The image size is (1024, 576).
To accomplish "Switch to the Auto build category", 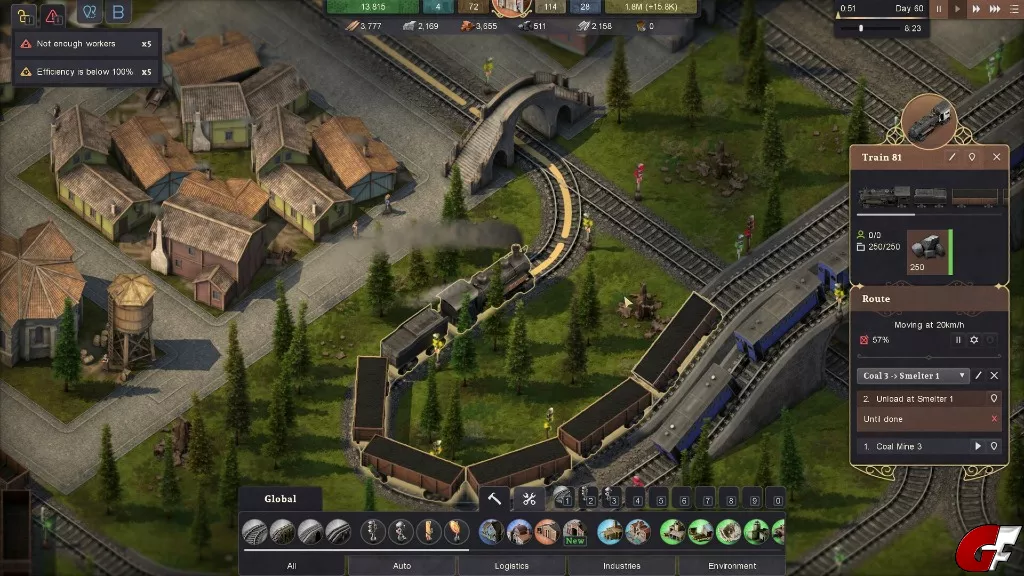I will pyautogui.click(x=402, y=566).
